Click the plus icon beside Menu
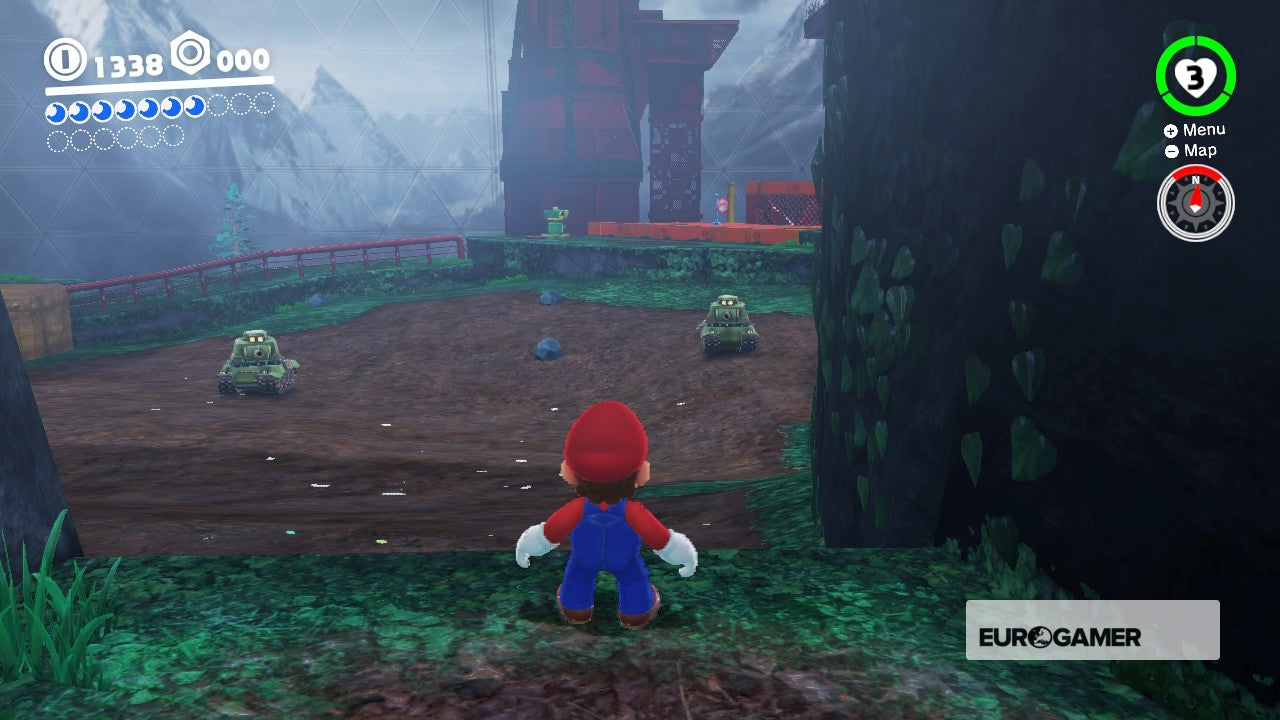Image resolution: width=1280 pixels, height=720 pixels. click(x=1170, y=129)
